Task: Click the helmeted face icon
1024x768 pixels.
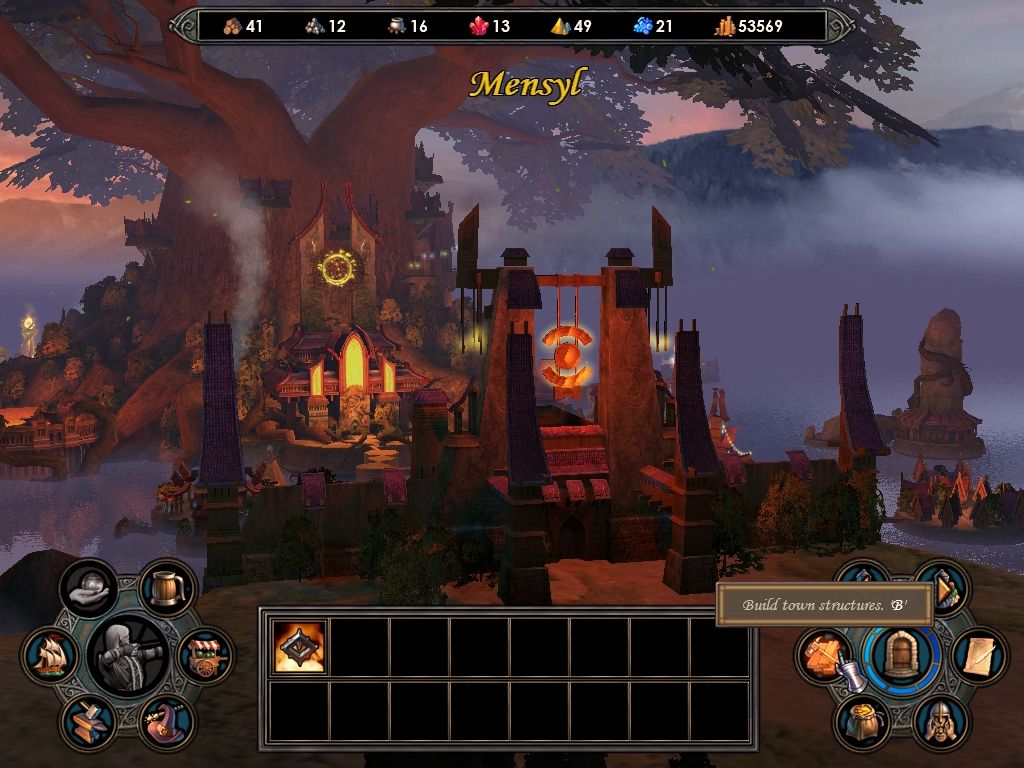Action: [x=940, y=721]
